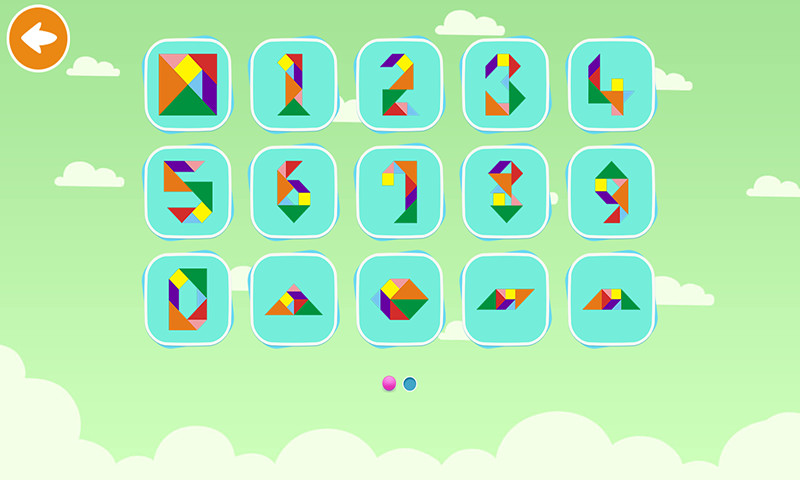Start the trapezoid tangram puzzle
Image resolution: width=800 pixels, height=480 pixels.
(611, 299)
